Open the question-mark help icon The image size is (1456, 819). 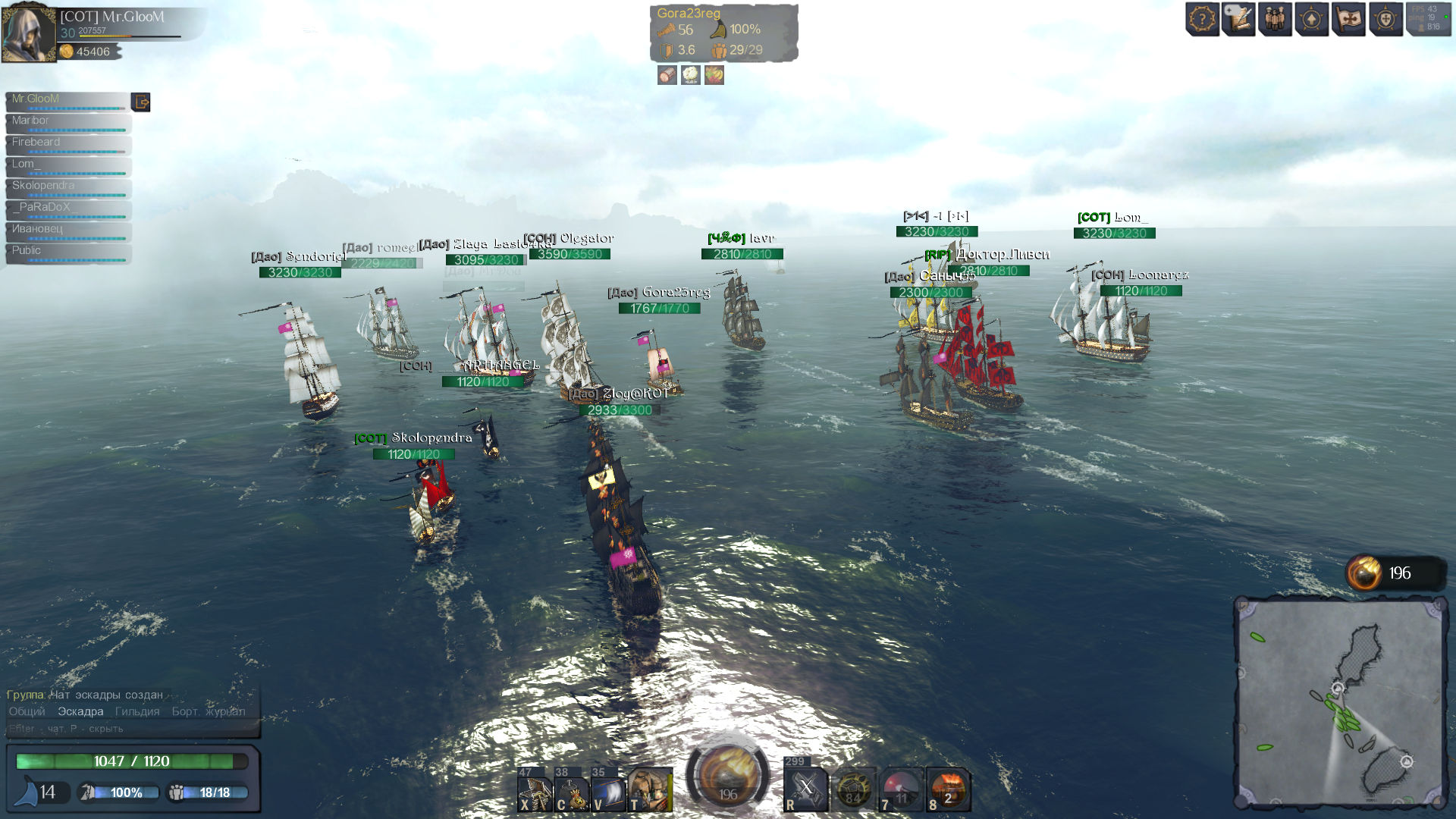tap(1202, 19)
